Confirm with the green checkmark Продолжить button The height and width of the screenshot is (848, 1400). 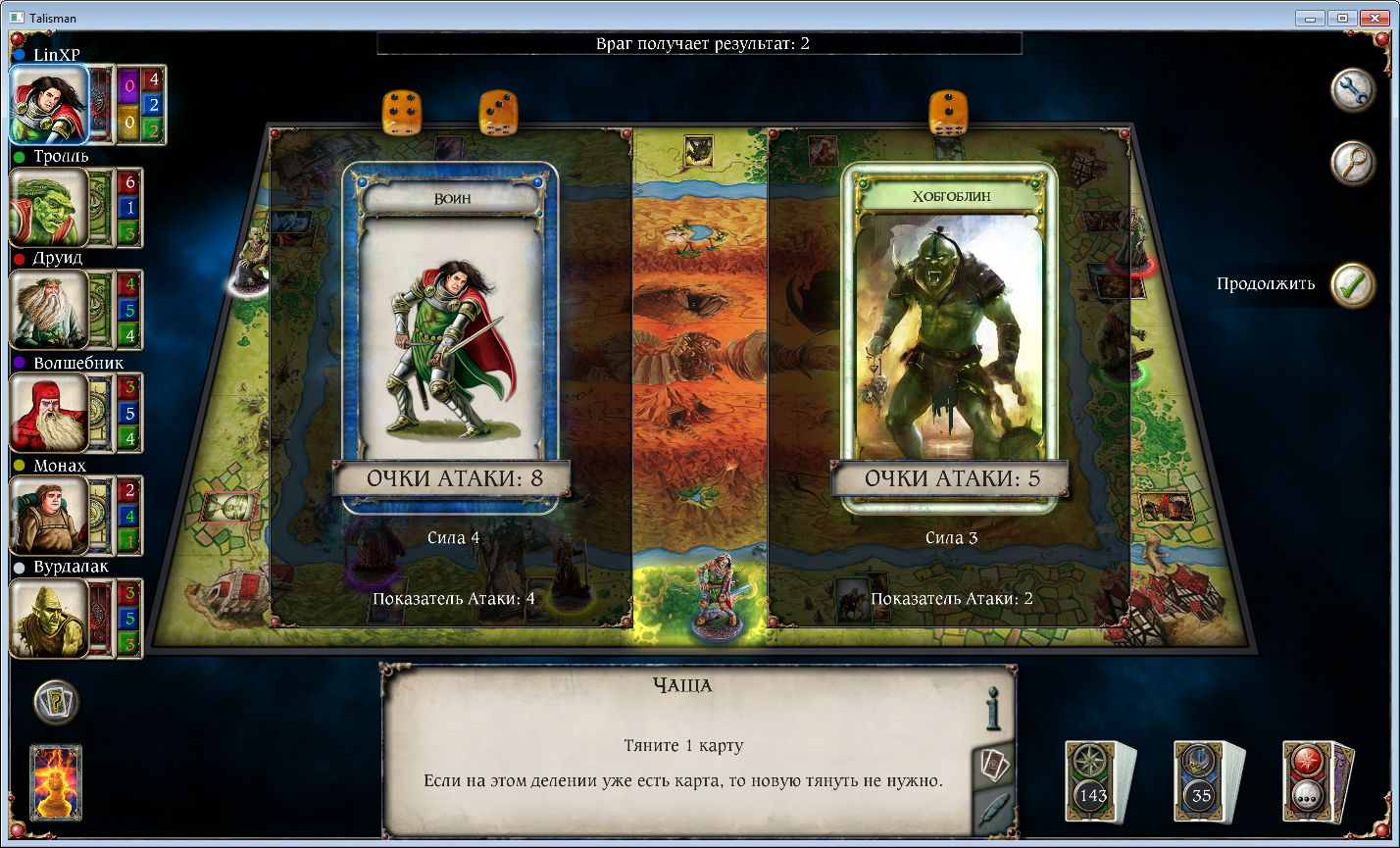(x=1353, y=285)
